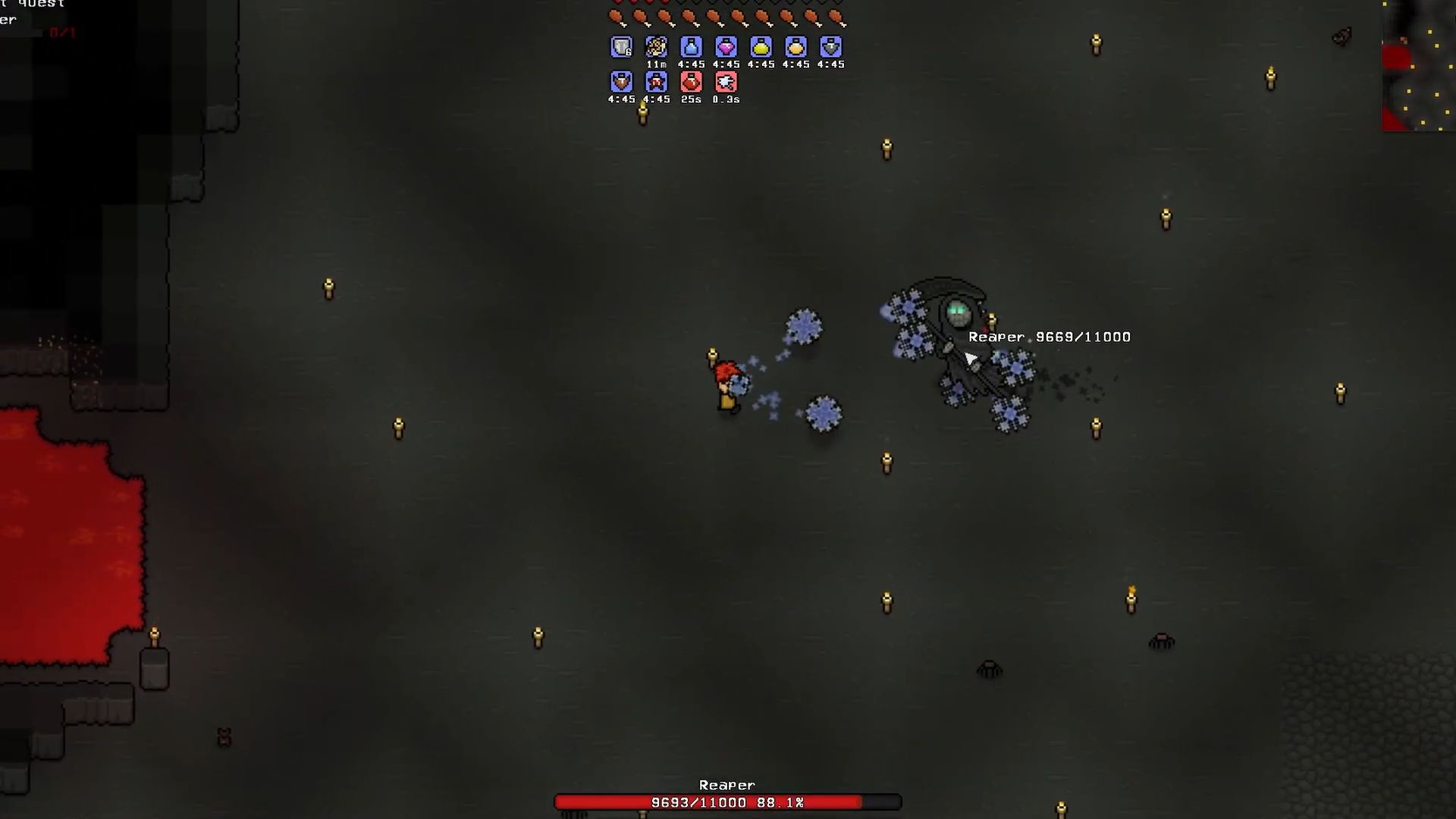
Task: Click the Reaper title above the boss bar
Action: 726,785
